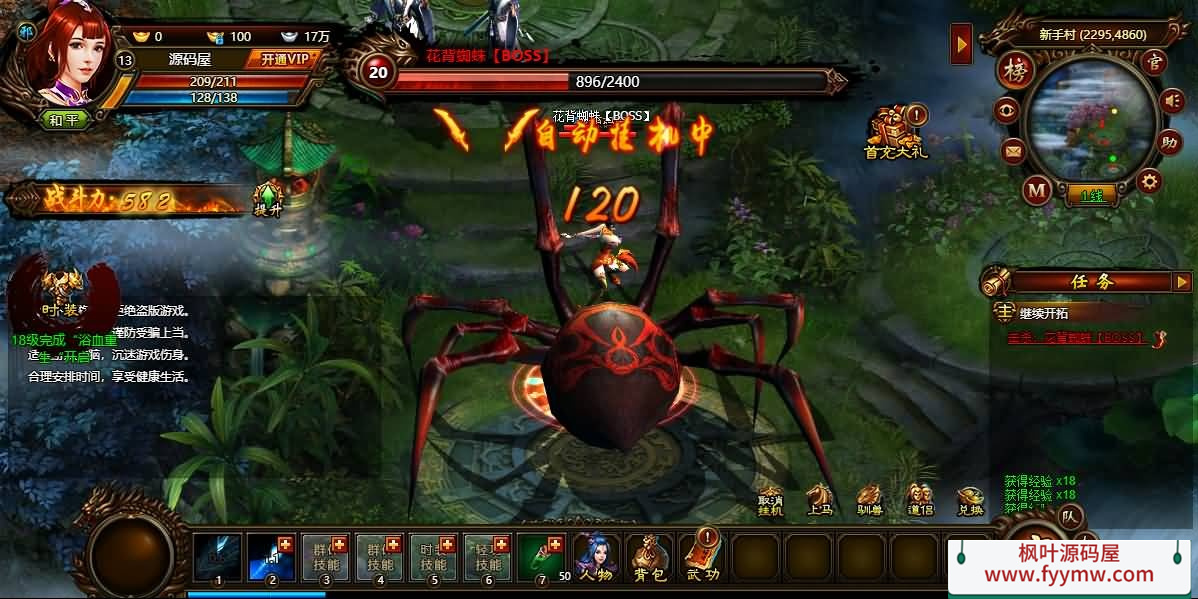1198x599 pixels.
Task: Toggle the sound speaker icon
Action: click(1170, 100)
